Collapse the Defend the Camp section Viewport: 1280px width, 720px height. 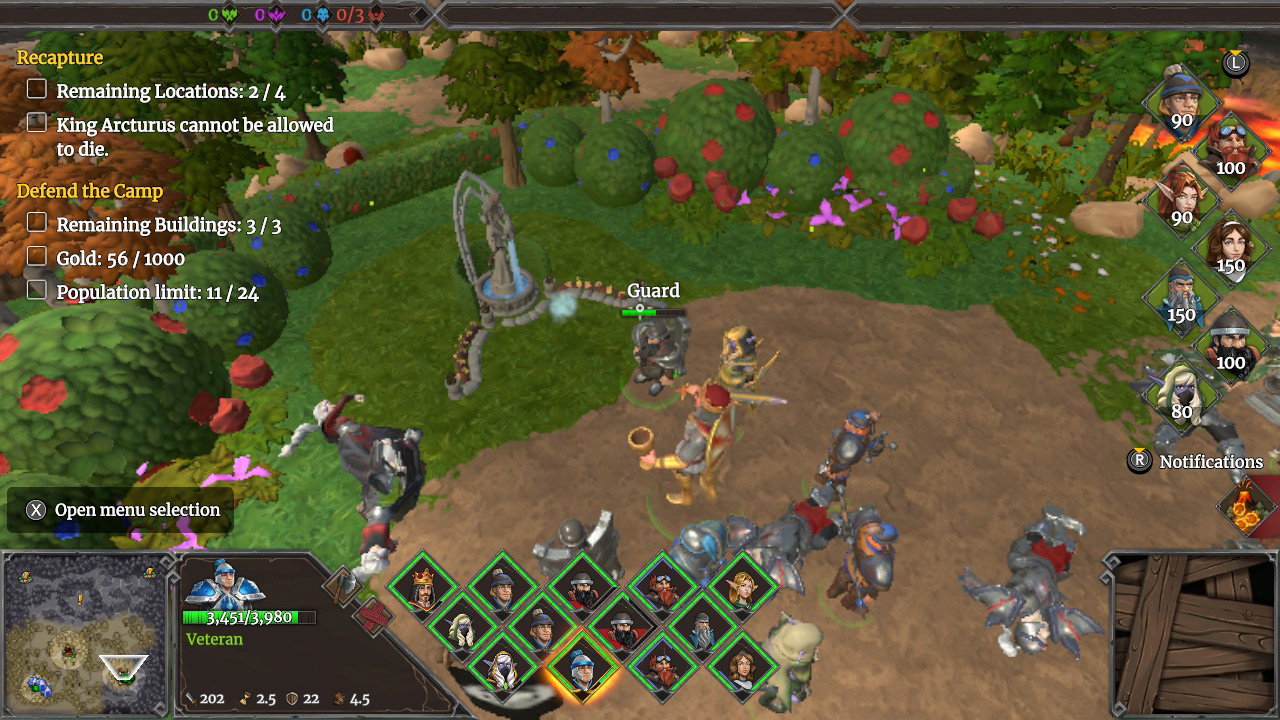(90, 190)
